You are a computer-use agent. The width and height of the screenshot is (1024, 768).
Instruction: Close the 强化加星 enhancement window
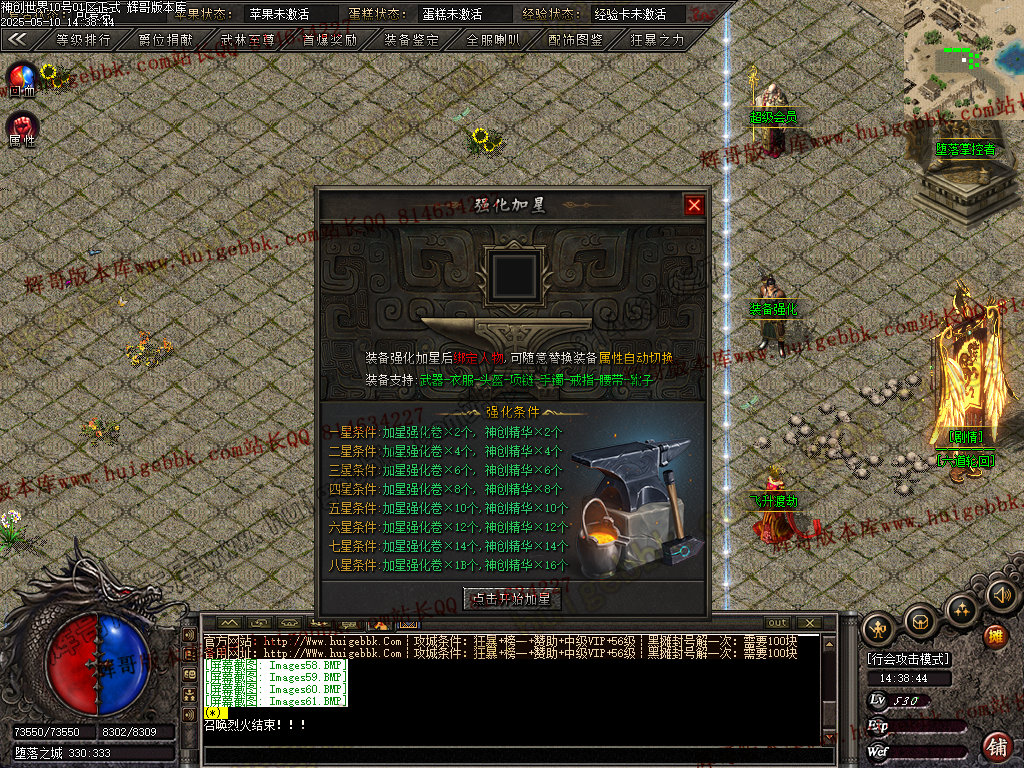tap(694, 205)
